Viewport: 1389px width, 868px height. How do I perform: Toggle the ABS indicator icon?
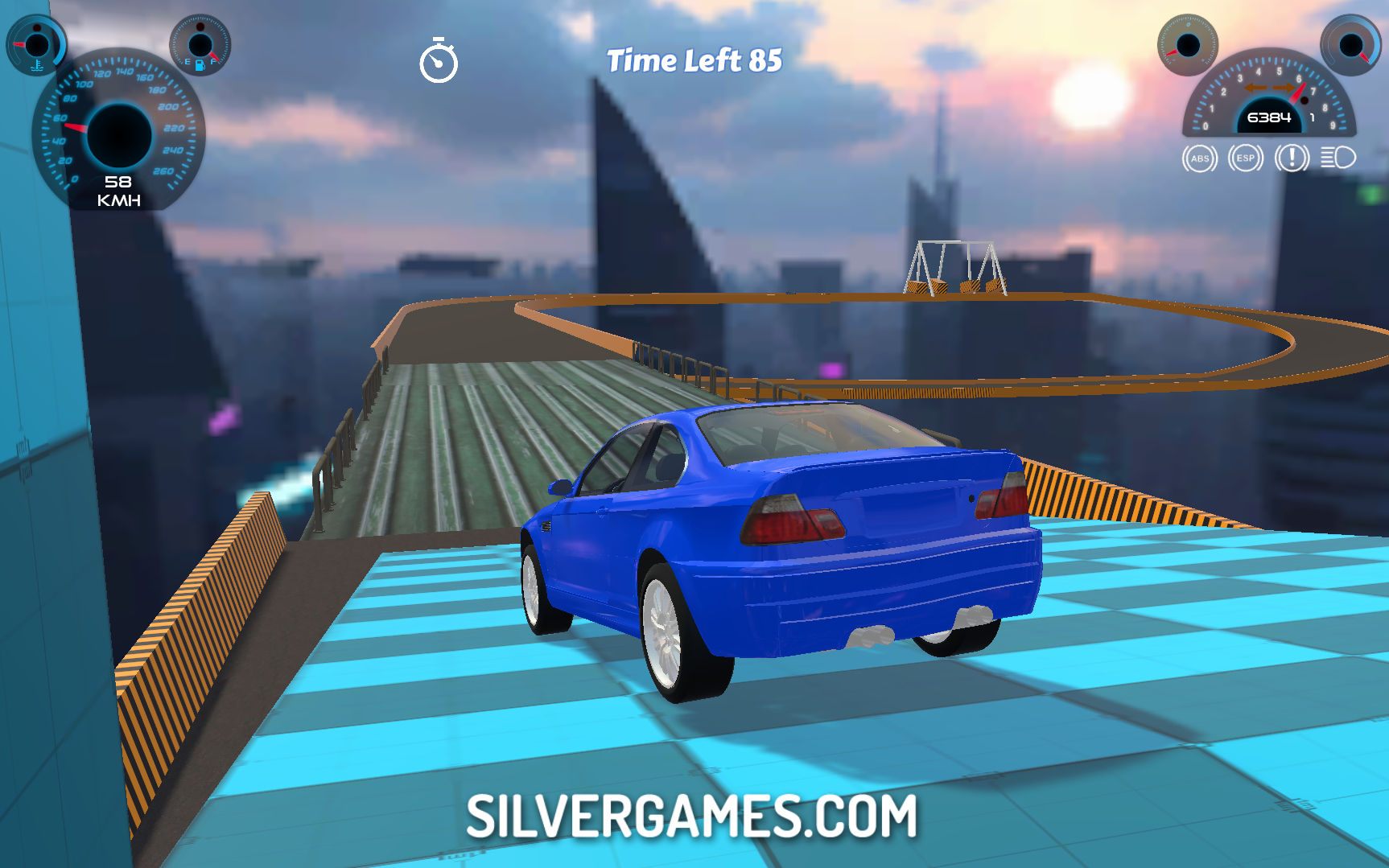(1199, 158)
